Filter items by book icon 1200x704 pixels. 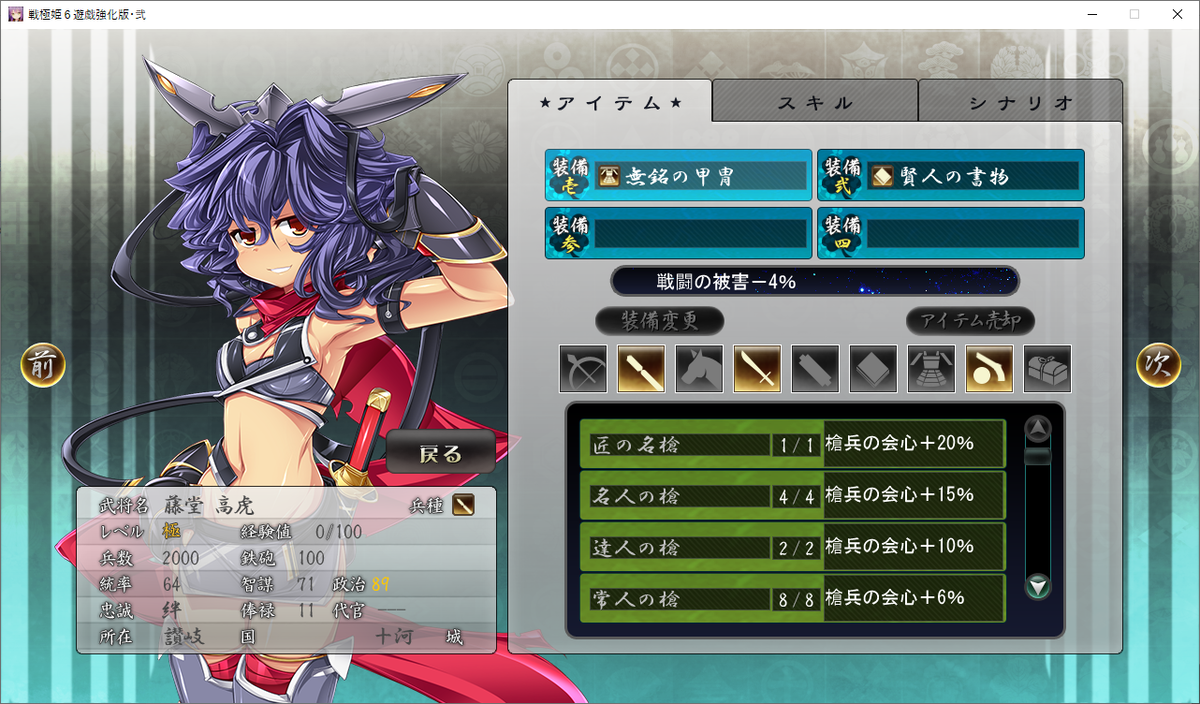(x=873, y=369)
